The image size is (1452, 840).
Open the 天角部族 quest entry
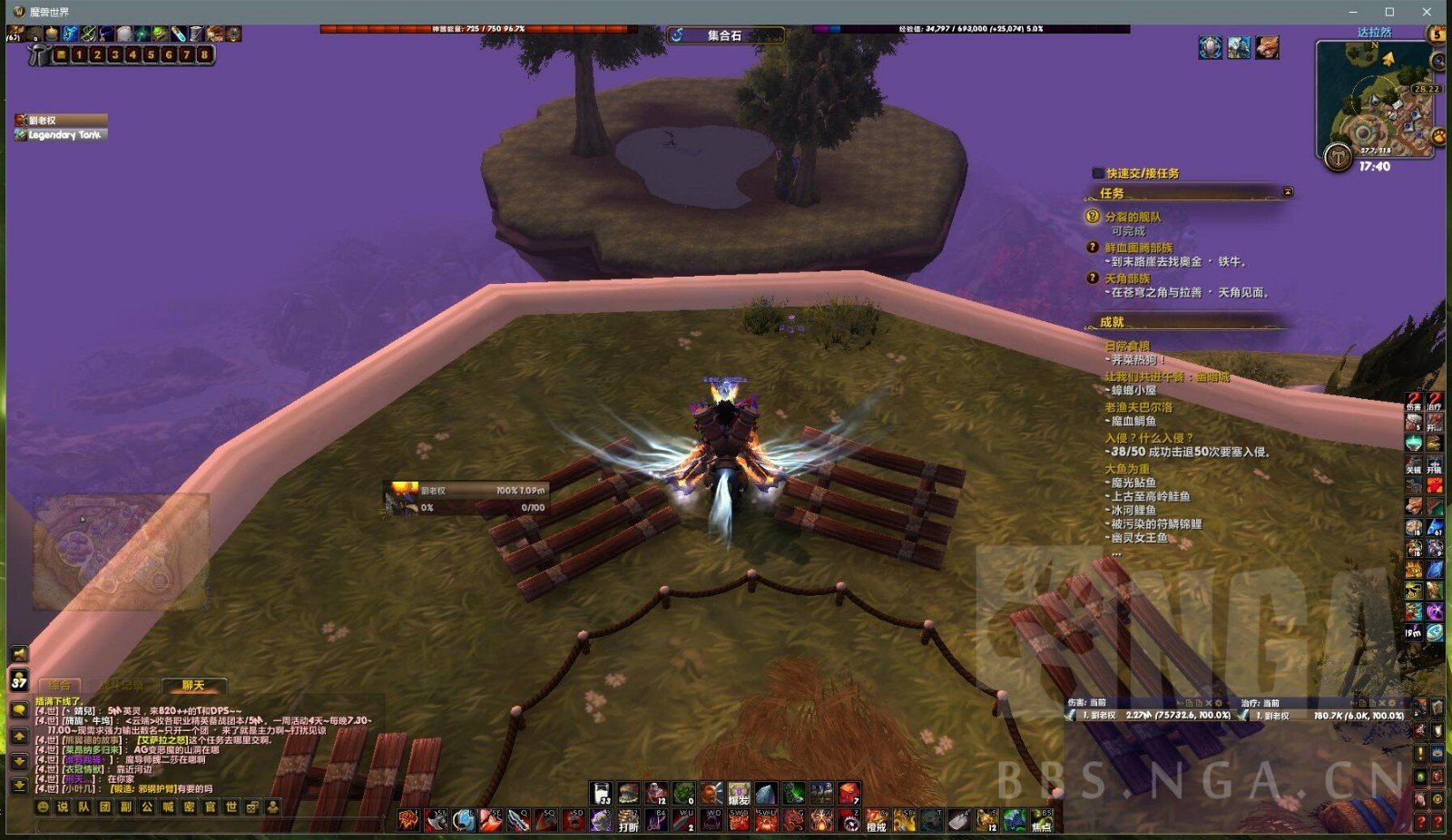point(1127,278)
